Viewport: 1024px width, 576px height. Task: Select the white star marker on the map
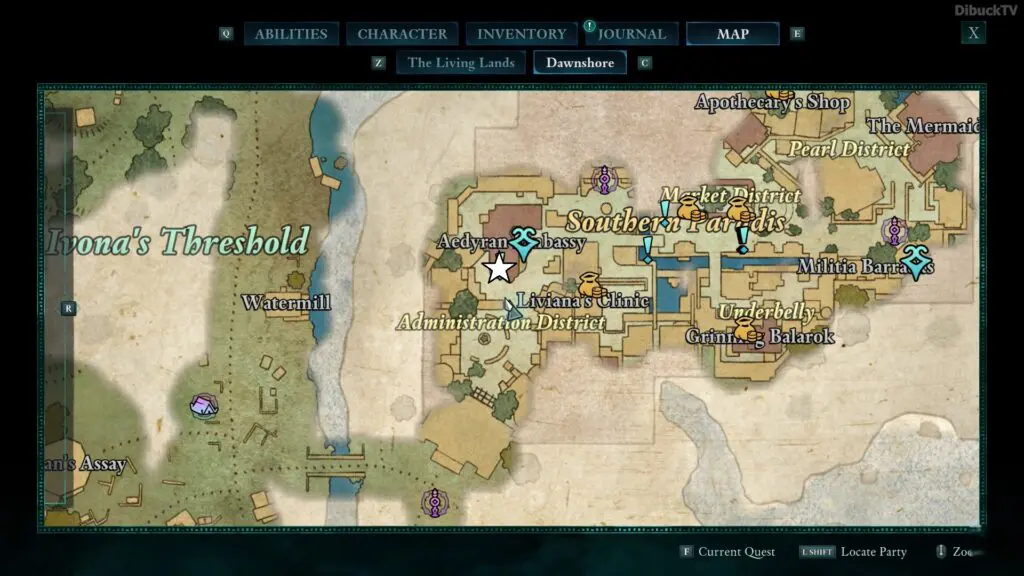coord(497,268)
